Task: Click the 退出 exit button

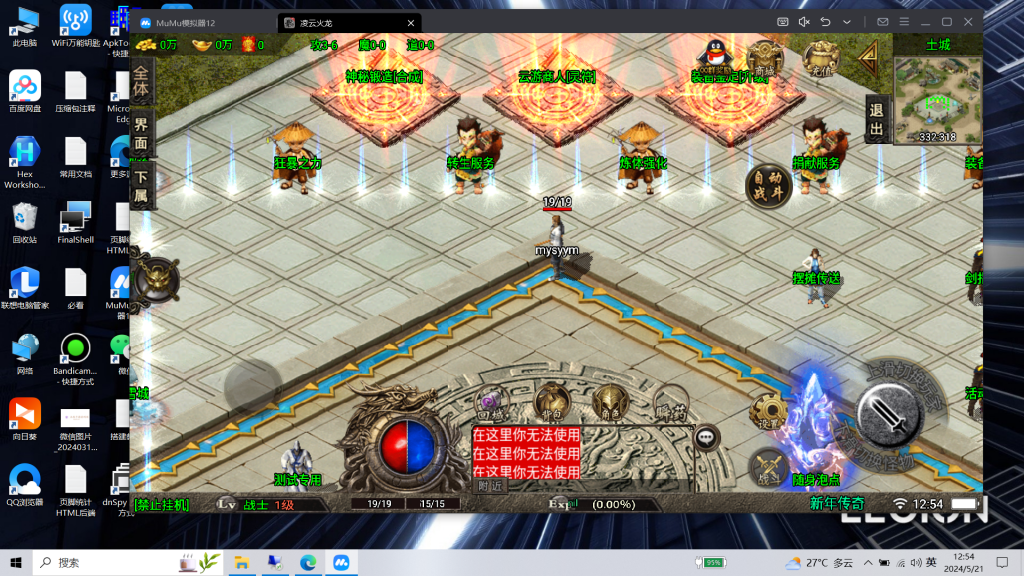Action: (876, 120)
